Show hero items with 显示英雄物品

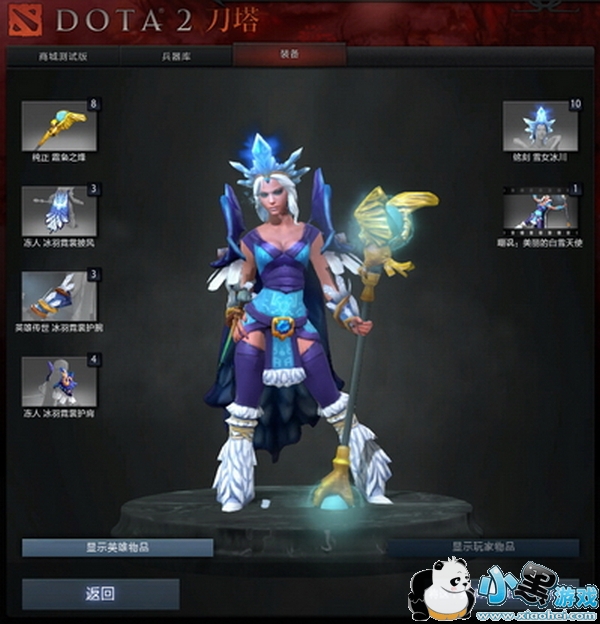click(117, 548)
